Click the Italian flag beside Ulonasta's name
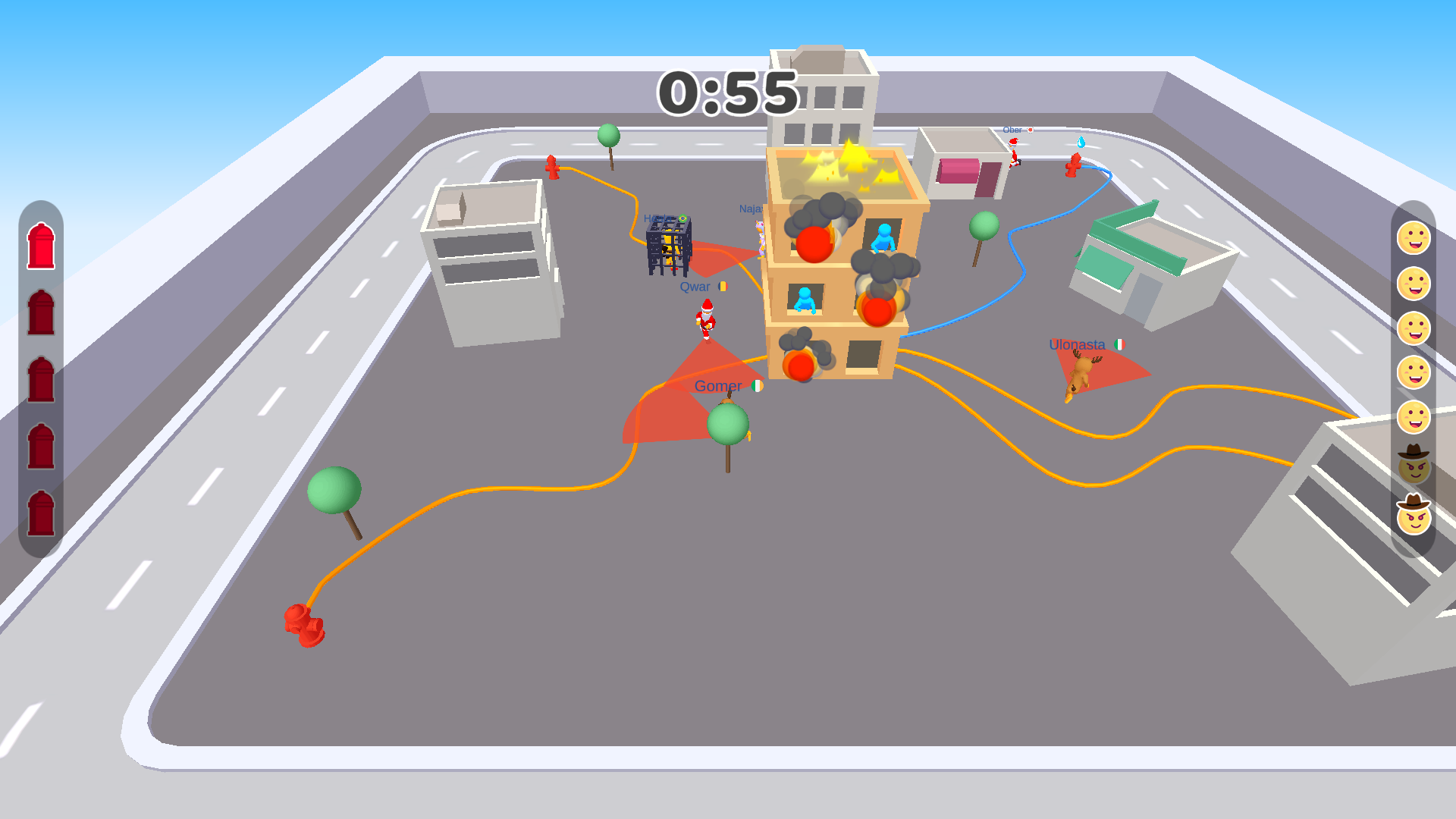 (x=1121, y=344)
